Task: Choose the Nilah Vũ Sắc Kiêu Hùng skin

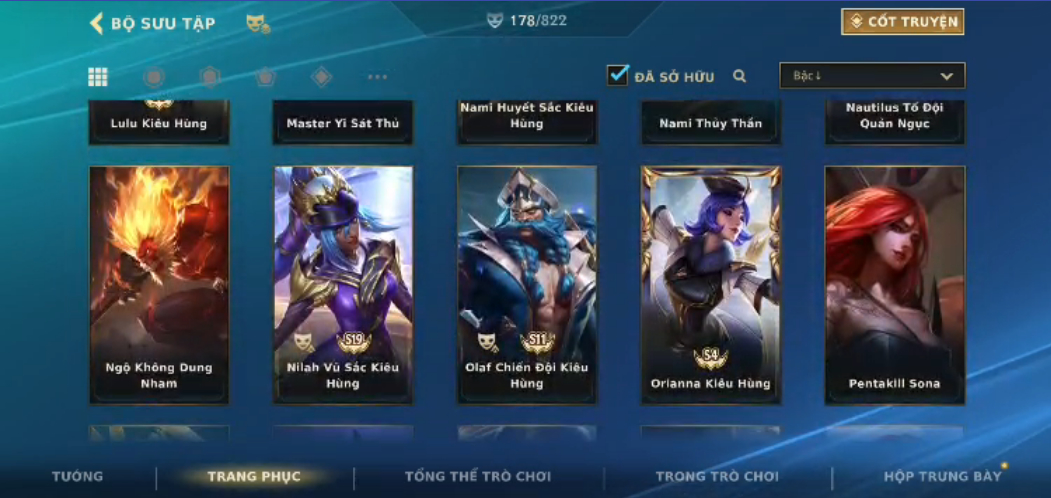Action: coord(343,285)
